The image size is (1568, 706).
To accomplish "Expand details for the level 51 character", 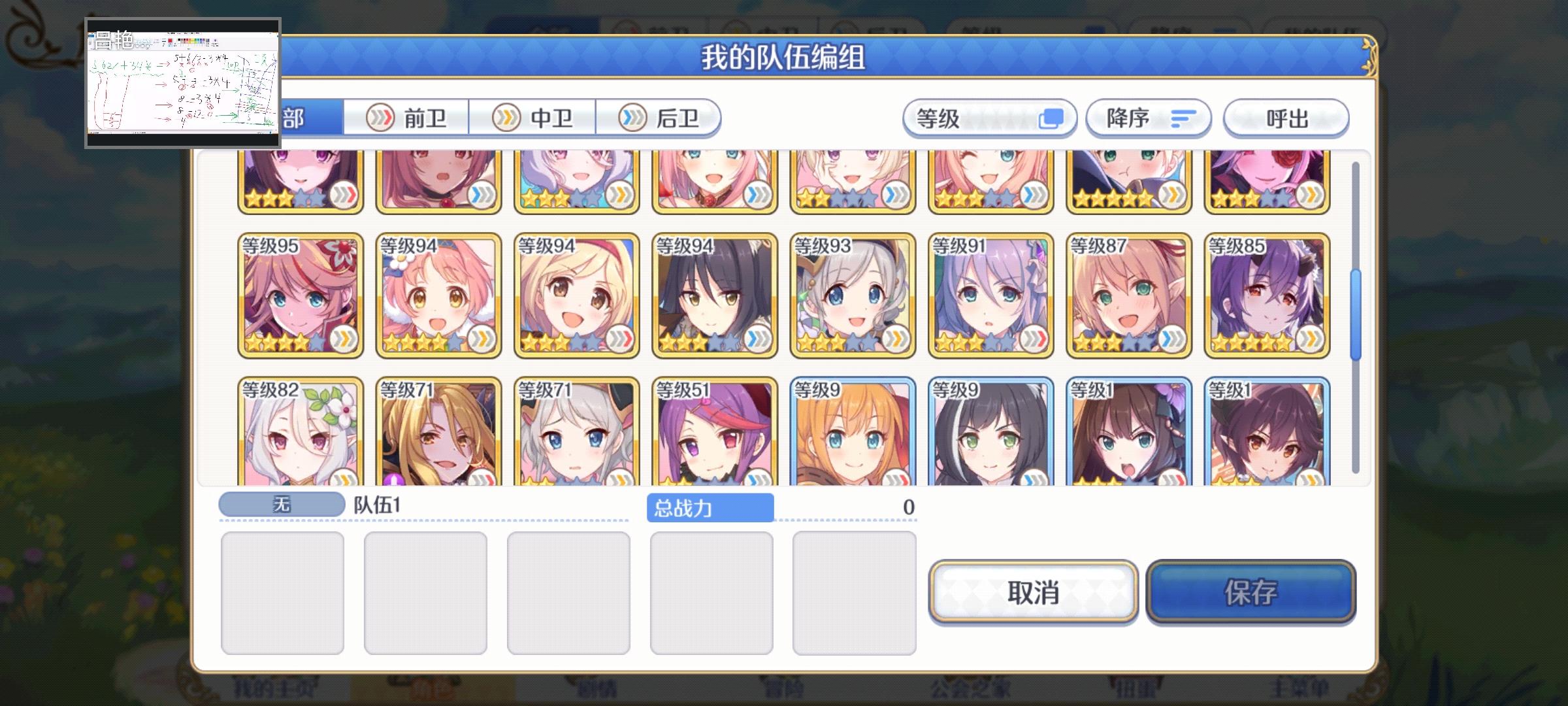I will [758, 479].
